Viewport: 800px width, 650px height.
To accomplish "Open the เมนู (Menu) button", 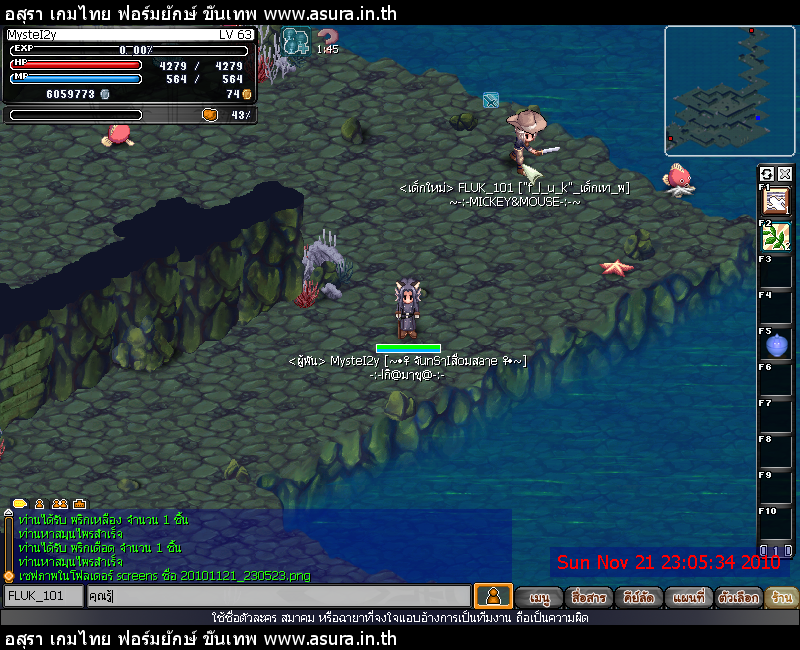I will [x=540, y=597].
